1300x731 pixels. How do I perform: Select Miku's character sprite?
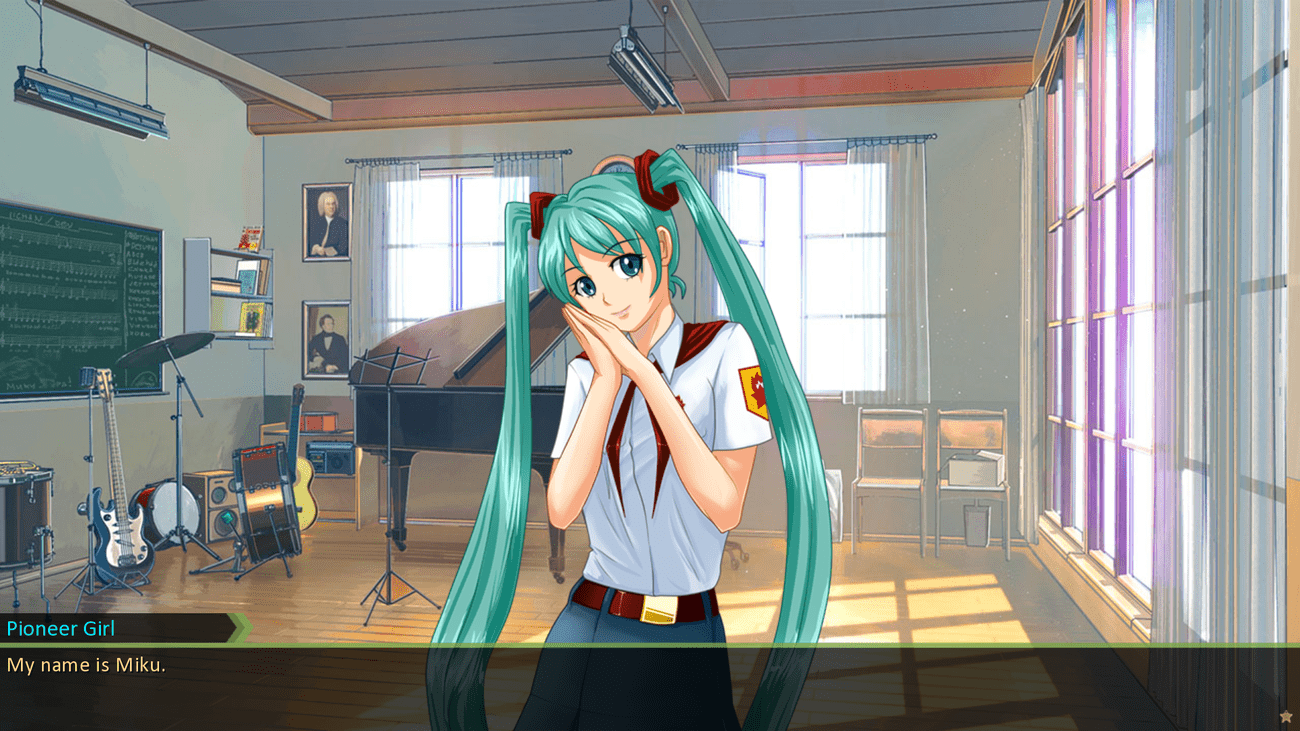[640, 400]
